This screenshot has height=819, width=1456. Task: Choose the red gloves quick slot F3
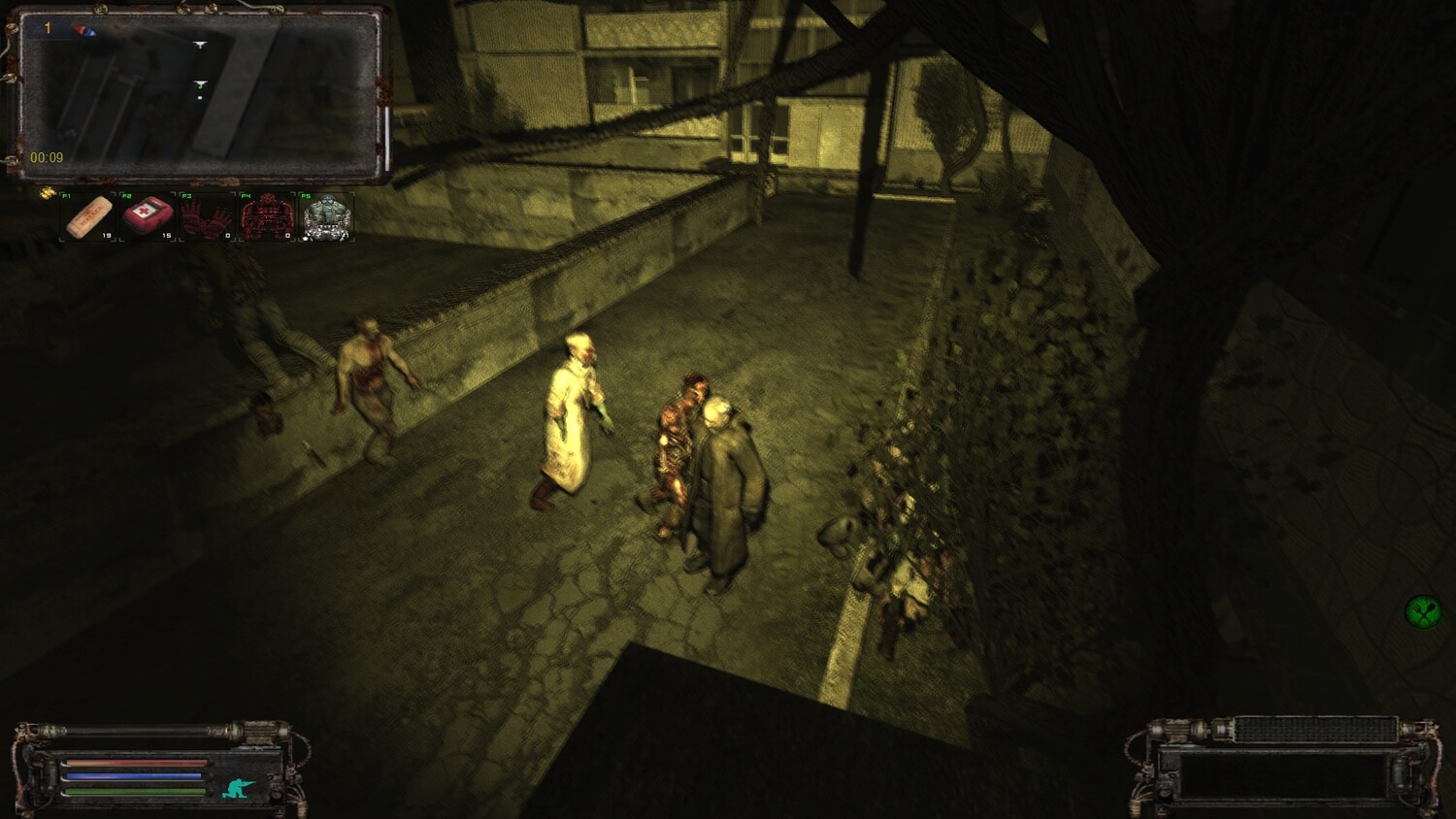click(207, 216)
